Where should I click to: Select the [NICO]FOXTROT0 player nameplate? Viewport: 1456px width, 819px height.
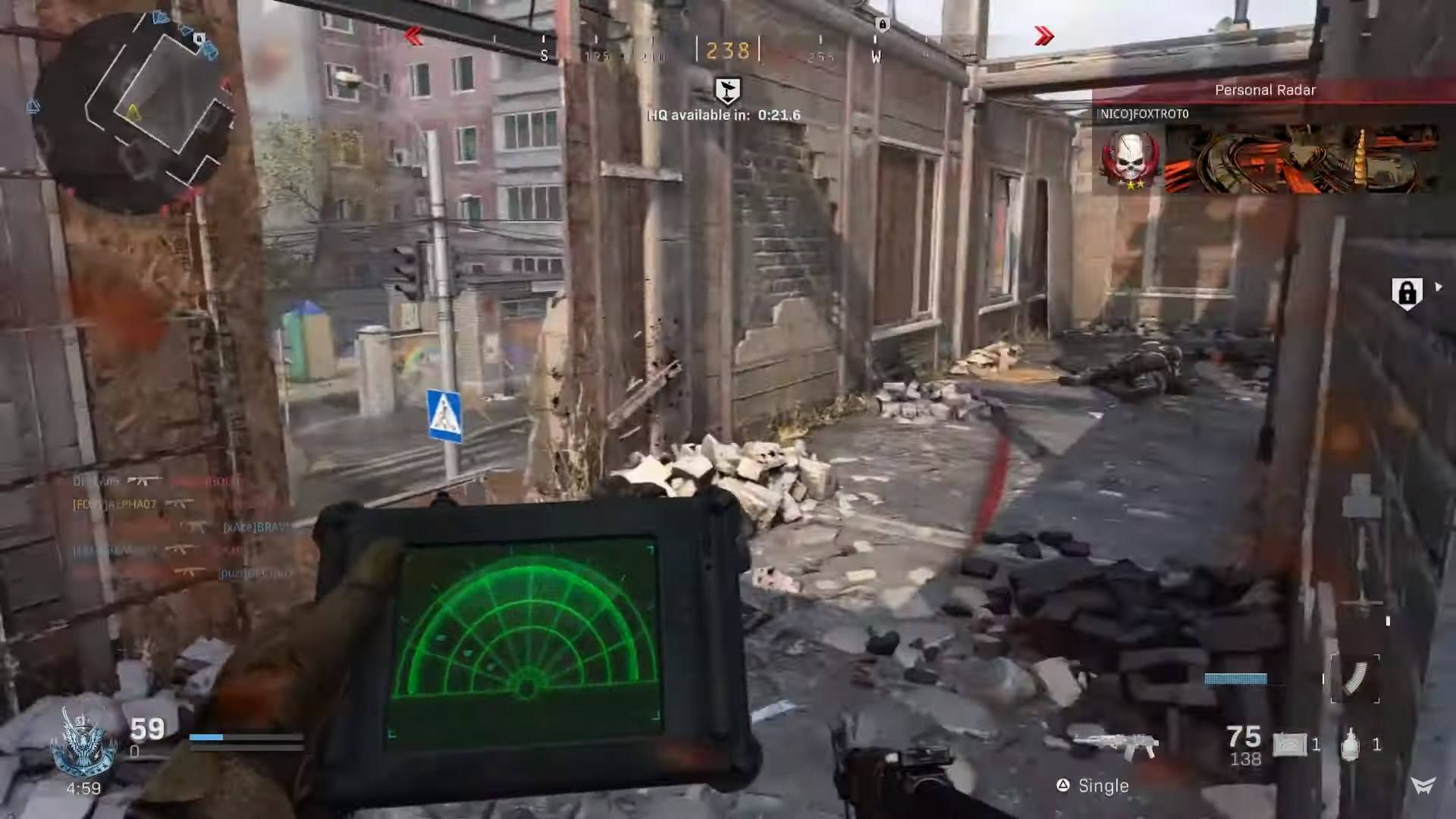[x=1140, y=112]
